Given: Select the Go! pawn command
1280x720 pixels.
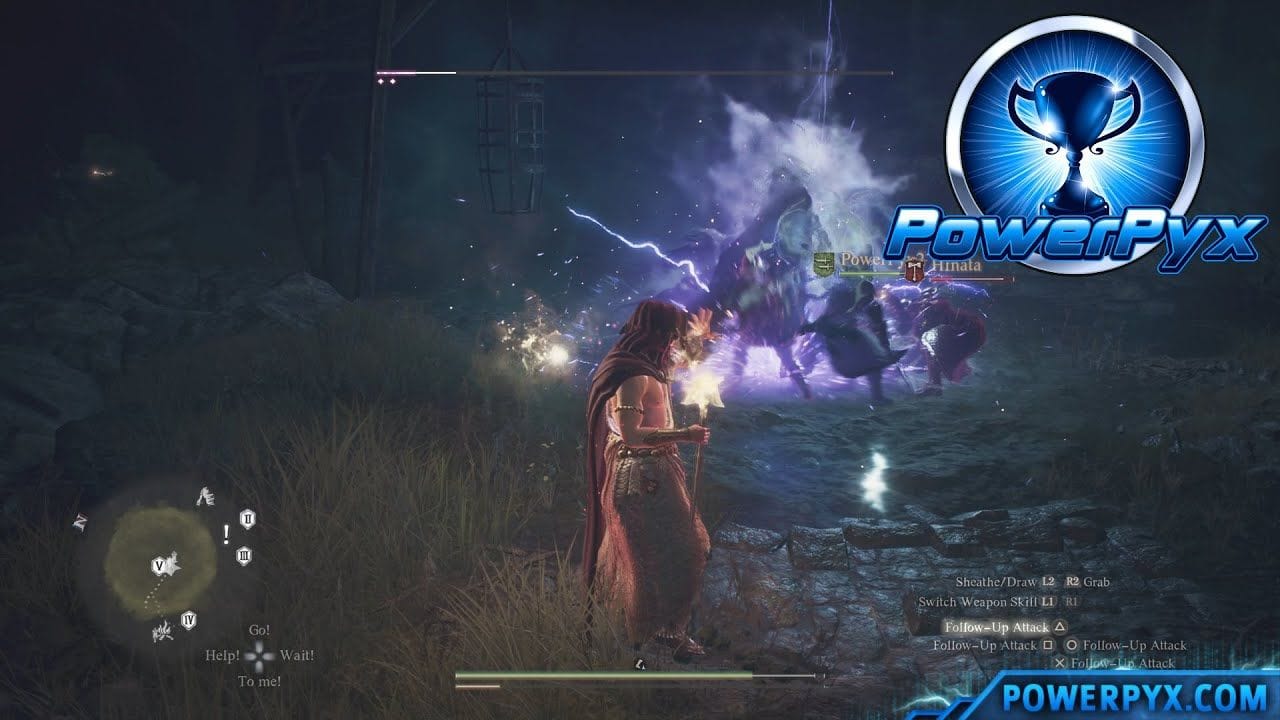Looking at the screenshot, I should [x=260, y=630].
